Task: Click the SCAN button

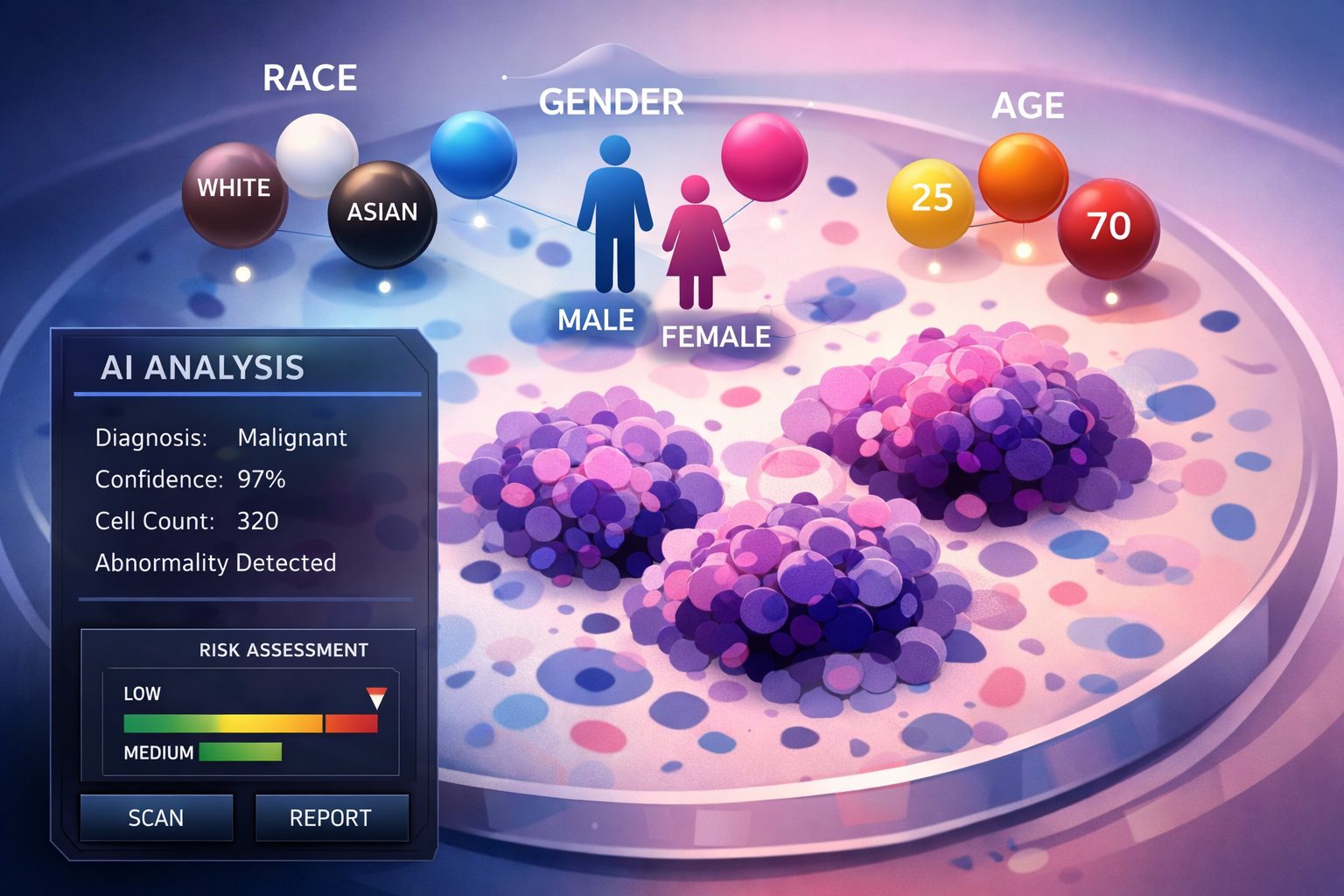Action: (x=157, y=817)
